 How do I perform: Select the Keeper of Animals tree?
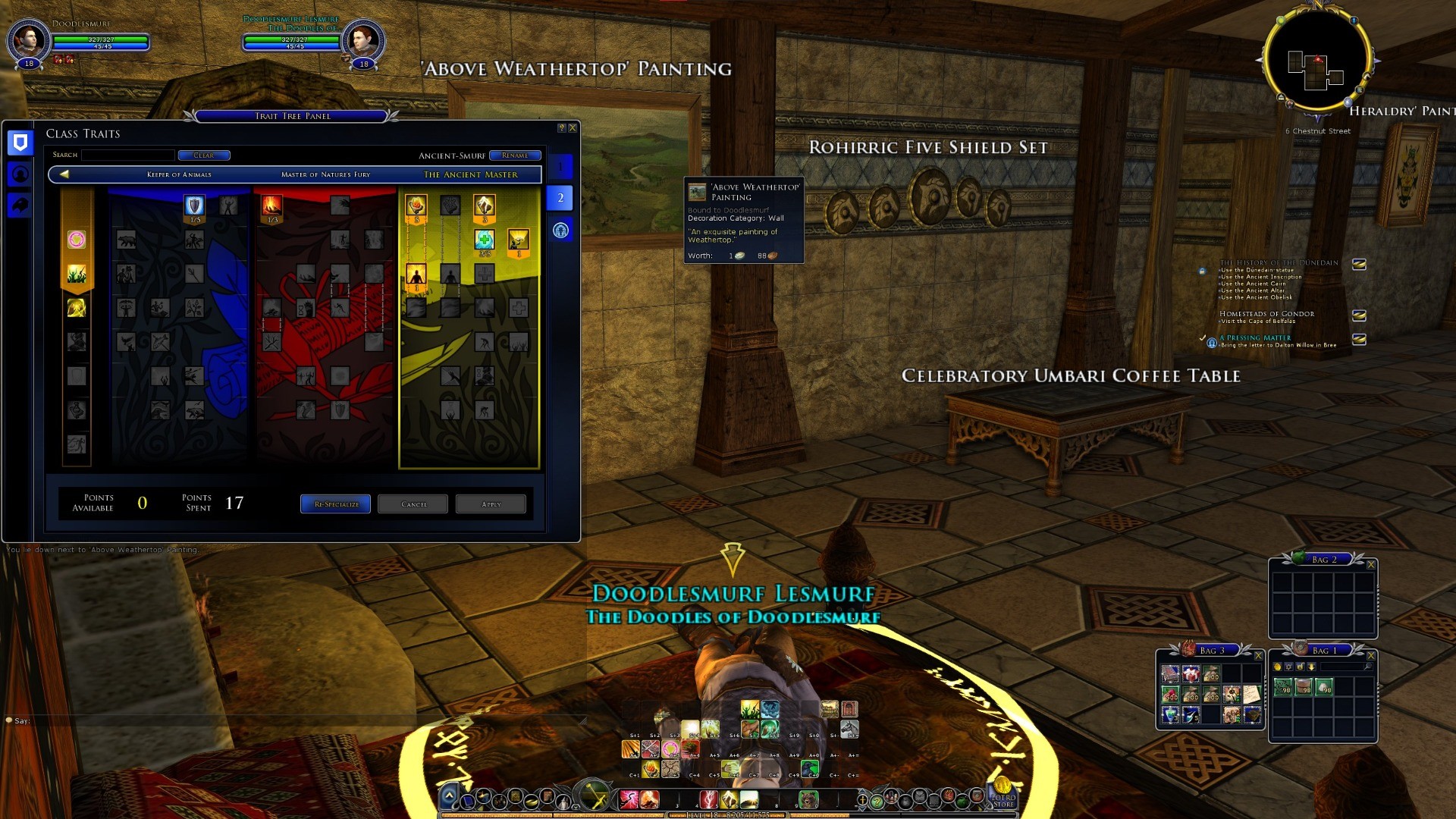click(179, 175)
